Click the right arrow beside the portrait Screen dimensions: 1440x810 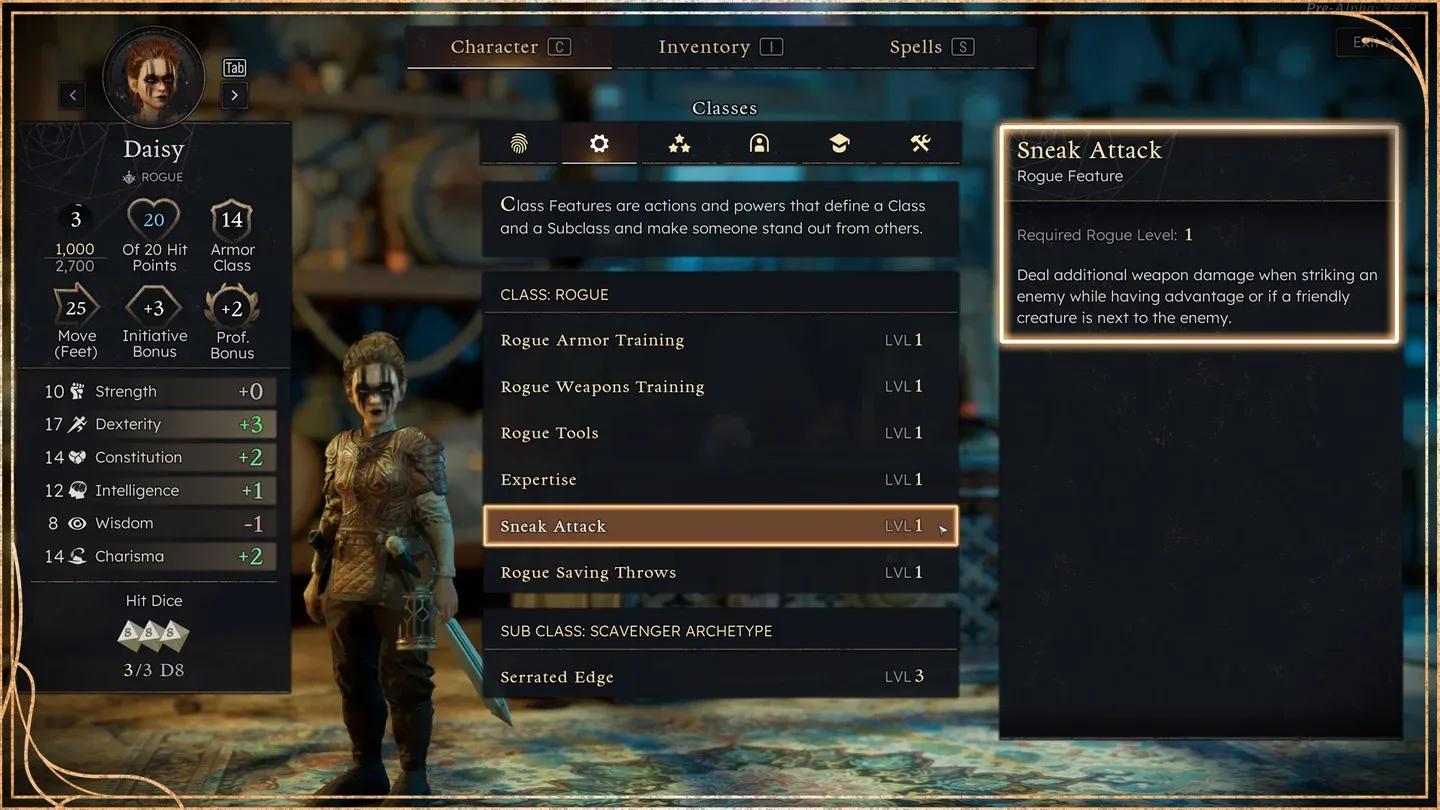point(236,95)
